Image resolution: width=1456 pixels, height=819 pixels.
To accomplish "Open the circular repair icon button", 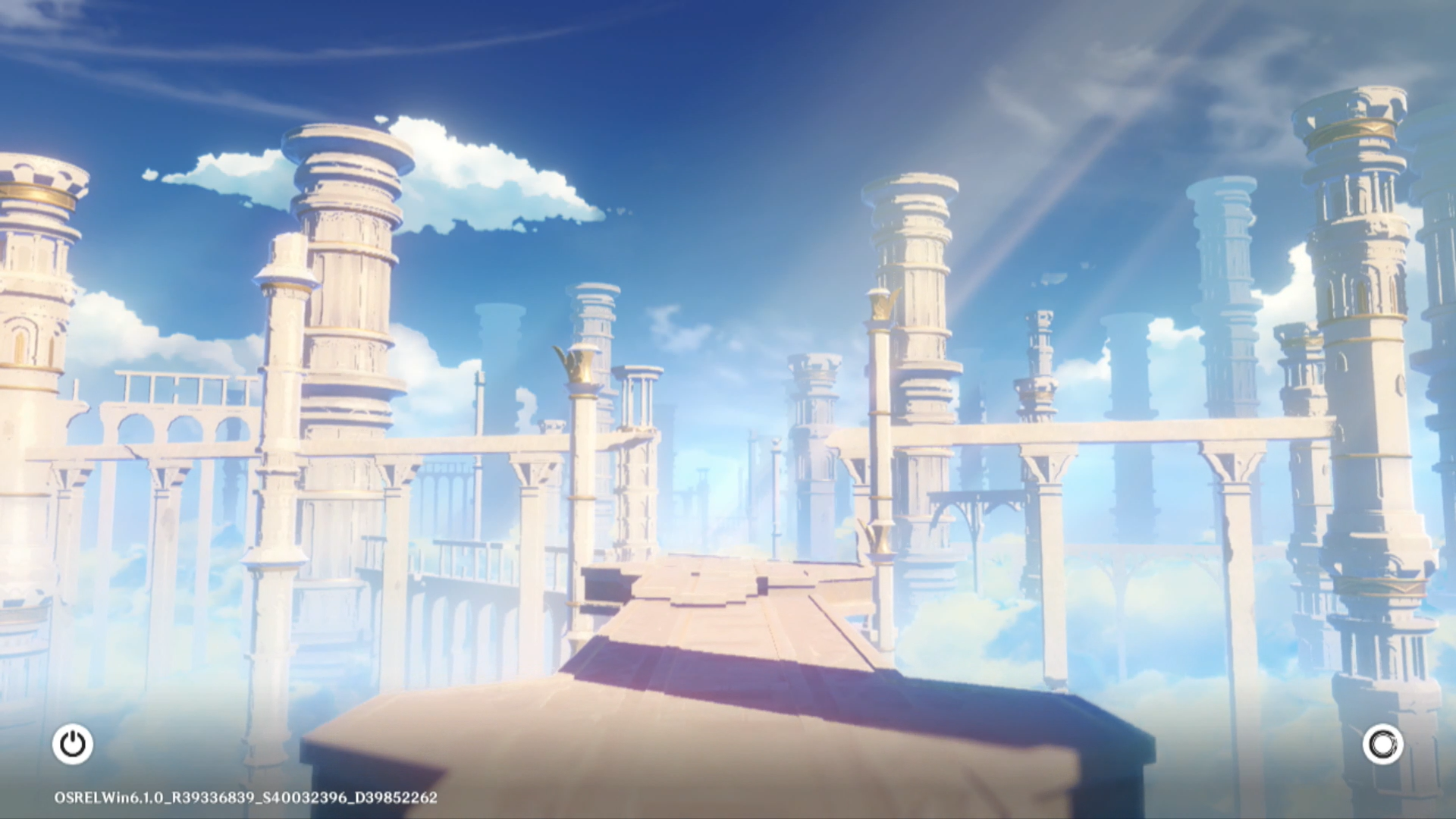I will (x=1382, y=744).
